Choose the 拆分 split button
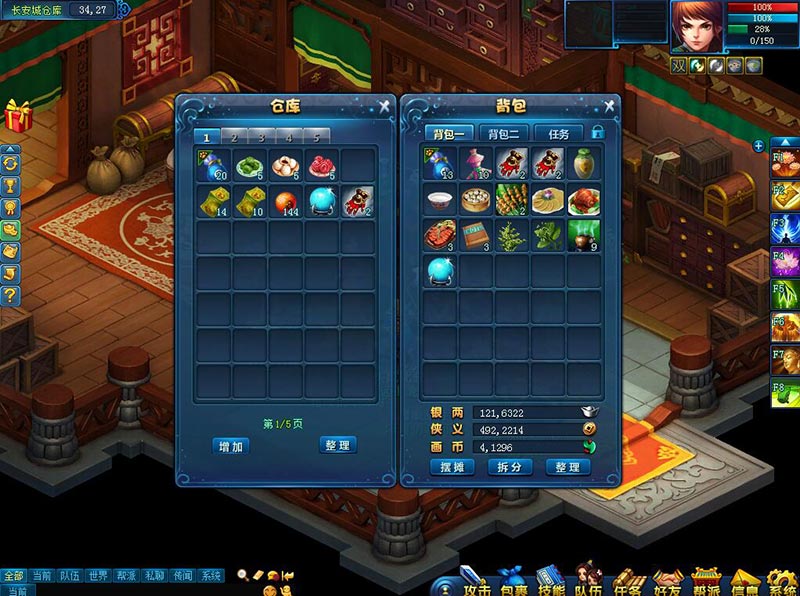The height and width of the screenshot is (596, 800). 509,467
